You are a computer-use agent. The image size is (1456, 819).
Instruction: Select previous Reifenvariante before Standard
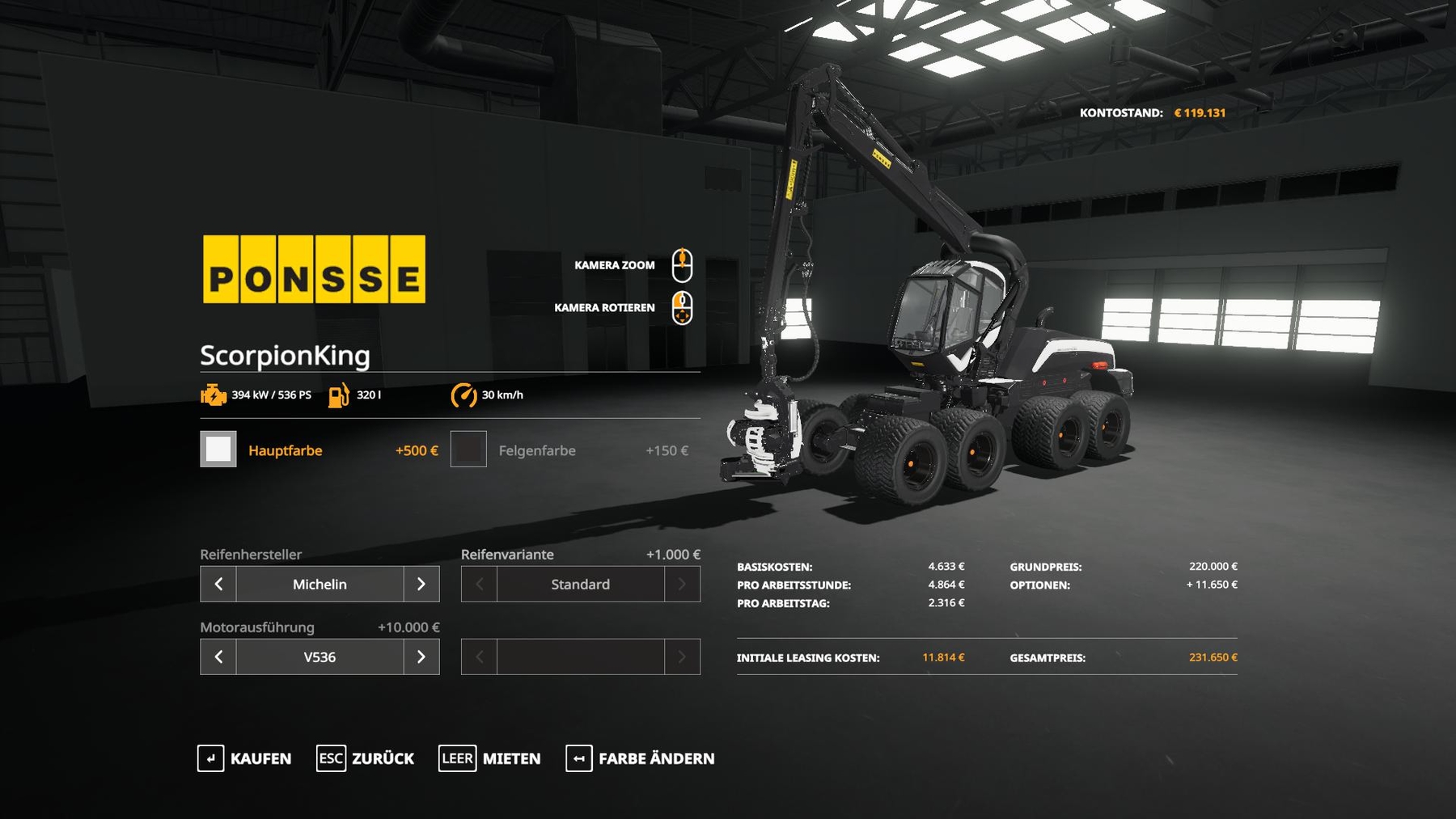point(479,584)
